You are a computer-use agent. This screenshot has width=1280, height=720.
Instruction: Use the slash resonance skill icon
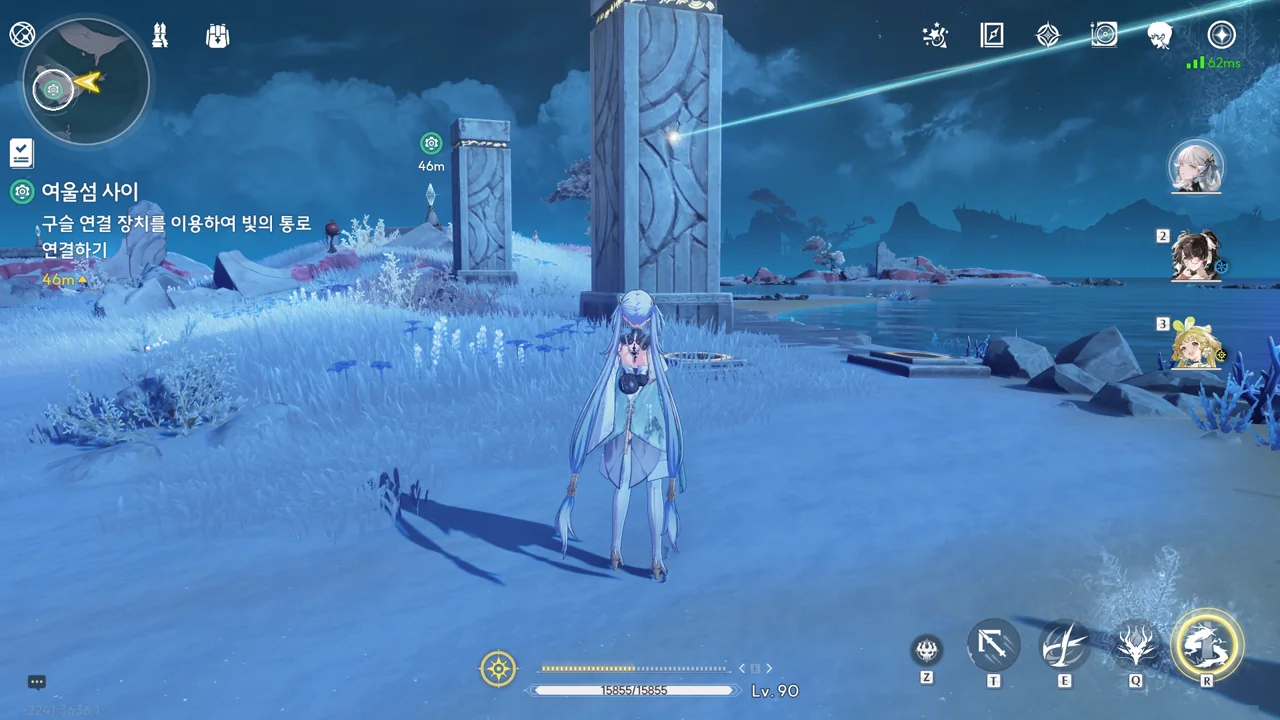pyautogui.click(x=1064, y=645)
